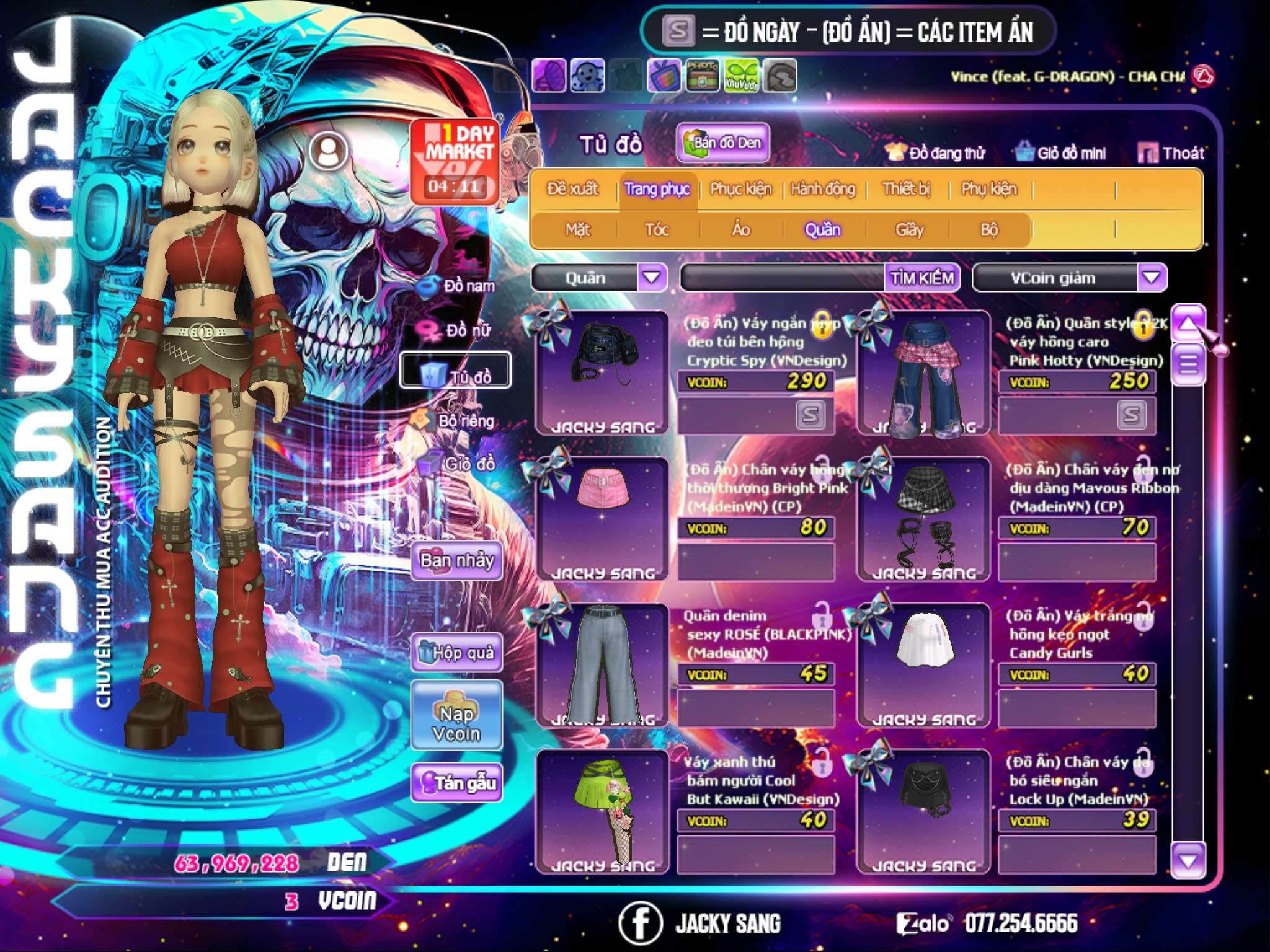Switch to the Phục kiện tab

coord(740,189)
